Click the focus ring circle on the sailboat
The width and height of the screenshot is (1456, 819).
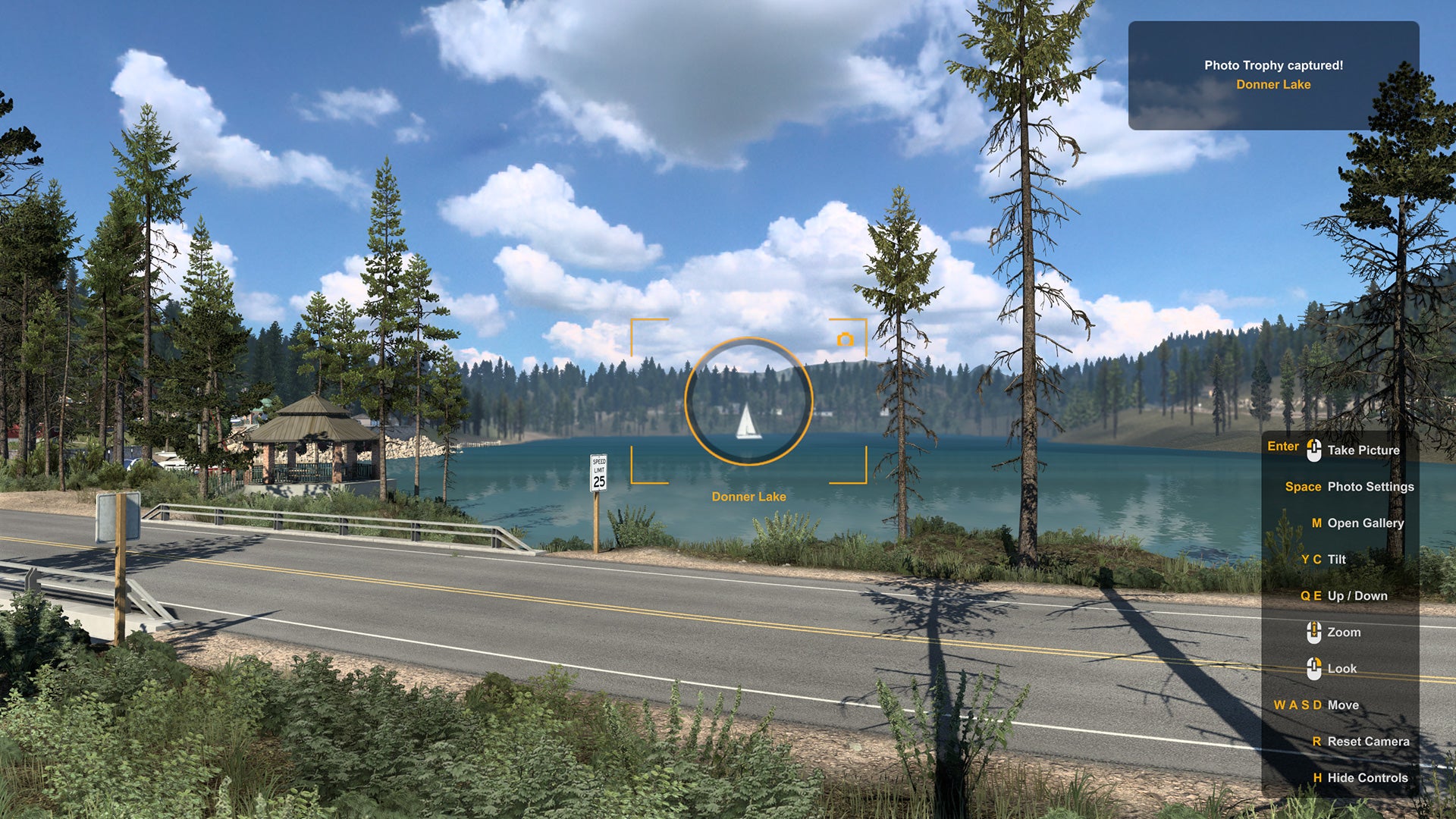748,400
